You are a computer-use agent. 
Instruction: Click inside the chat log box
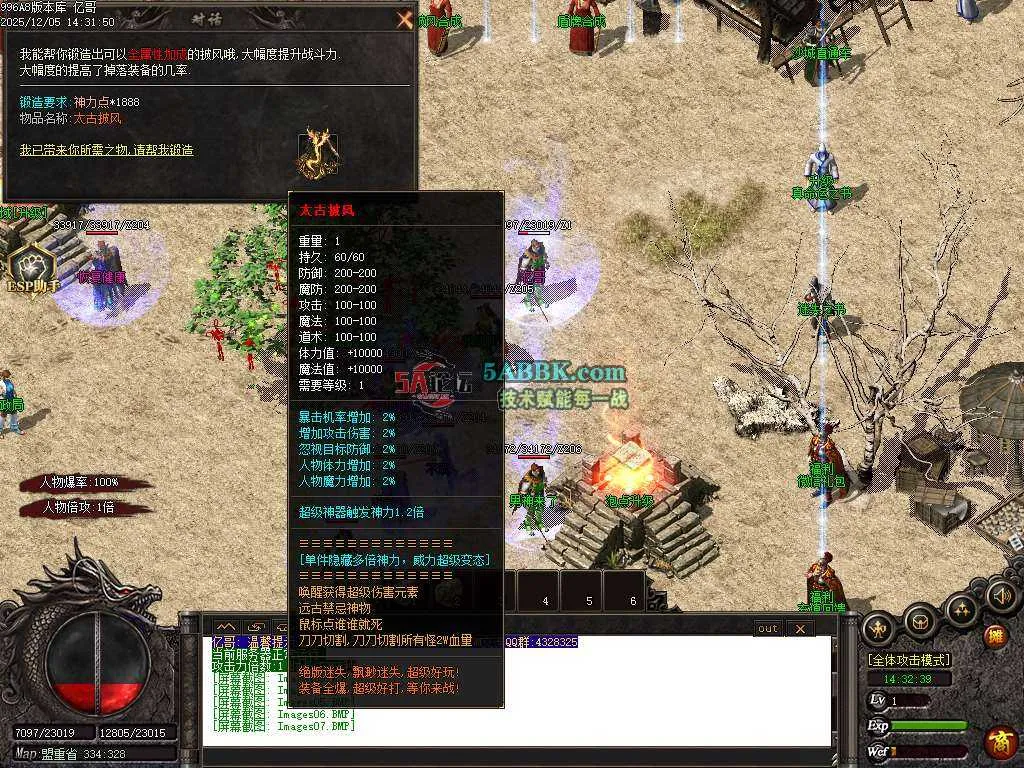point(520,700)
